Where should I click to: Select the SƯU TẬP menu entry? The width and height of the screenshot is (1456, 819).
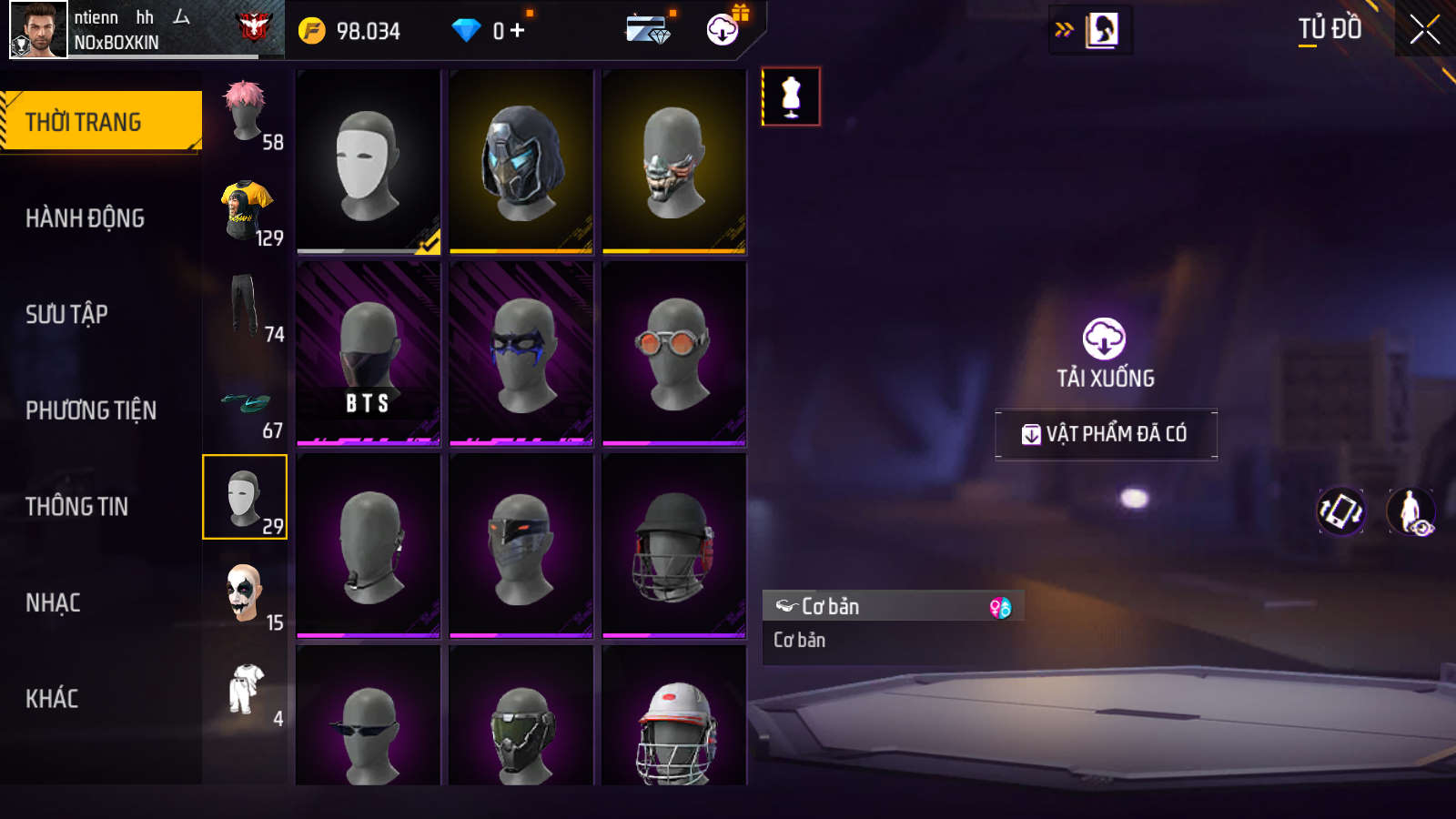[x=66, y=314]
